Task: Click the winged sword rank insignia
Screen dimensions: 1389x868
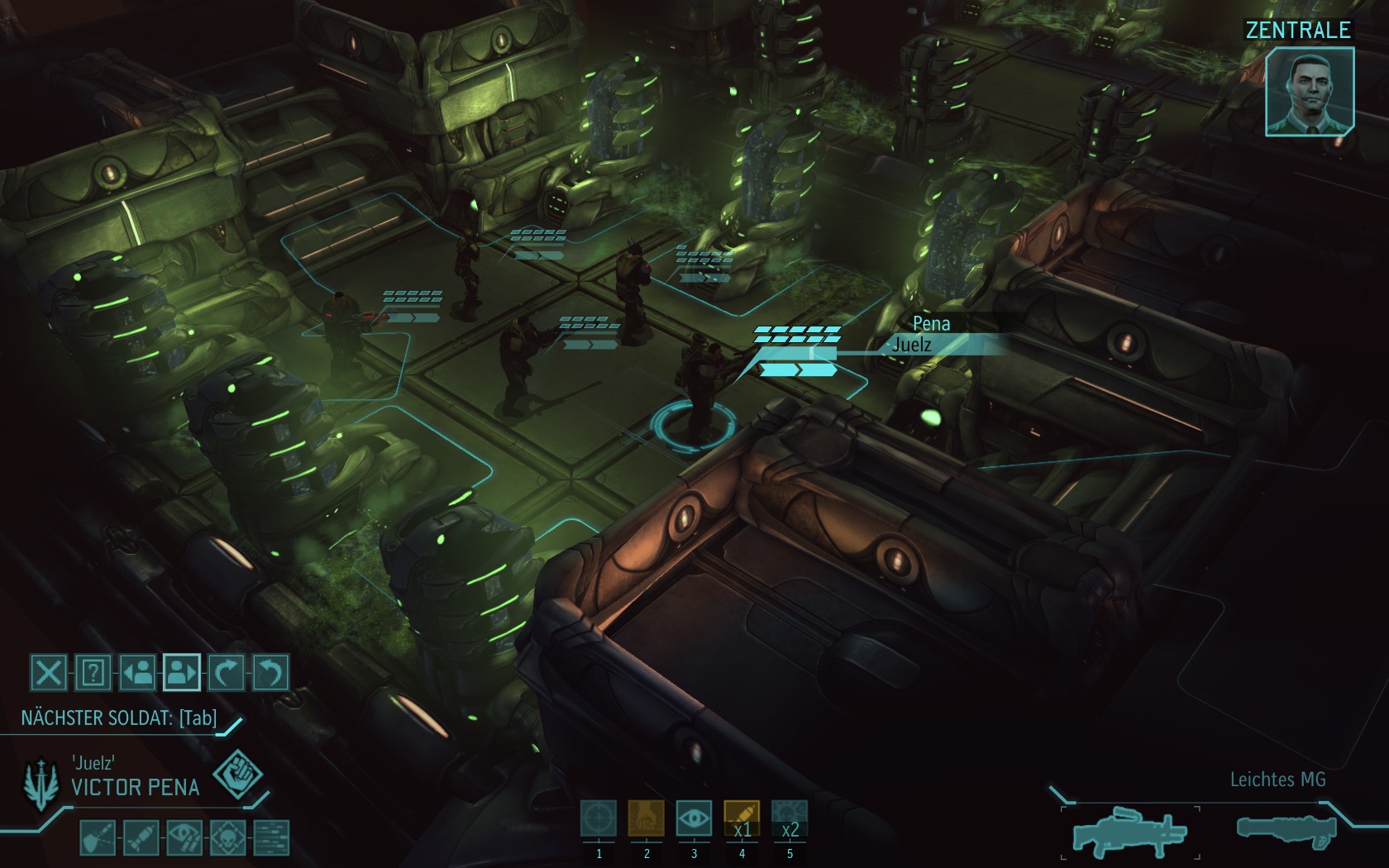Action: click(41, 784)
